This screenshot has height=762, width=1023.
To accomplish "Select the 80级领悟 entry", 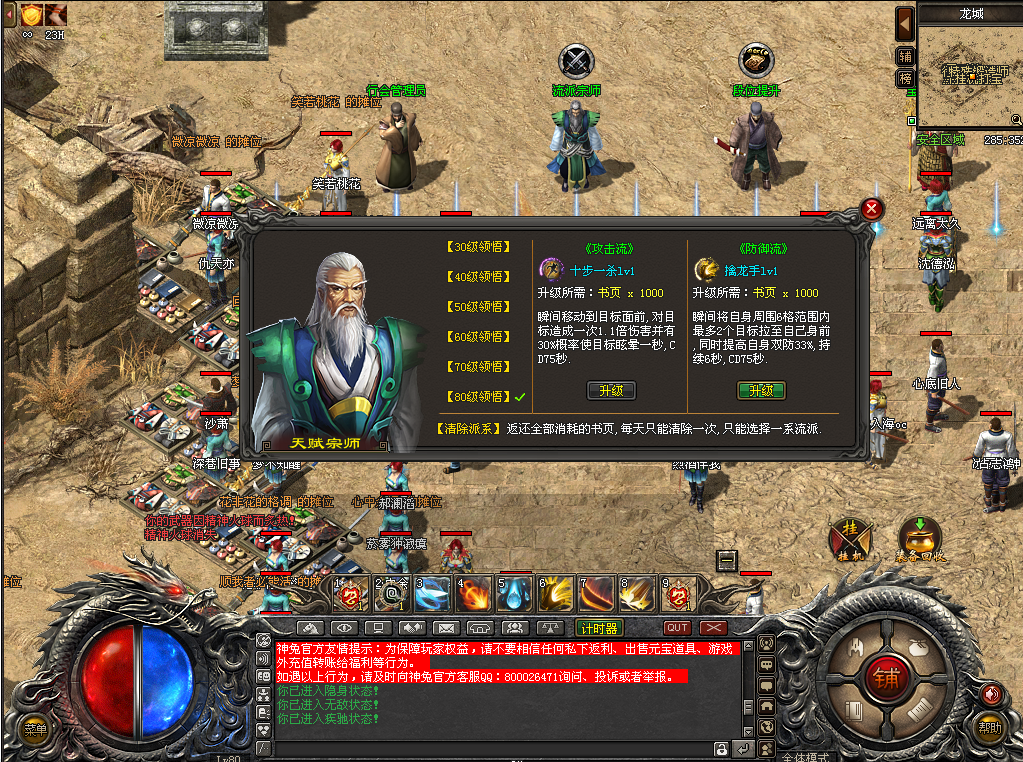I will click(x=476, y=397).
